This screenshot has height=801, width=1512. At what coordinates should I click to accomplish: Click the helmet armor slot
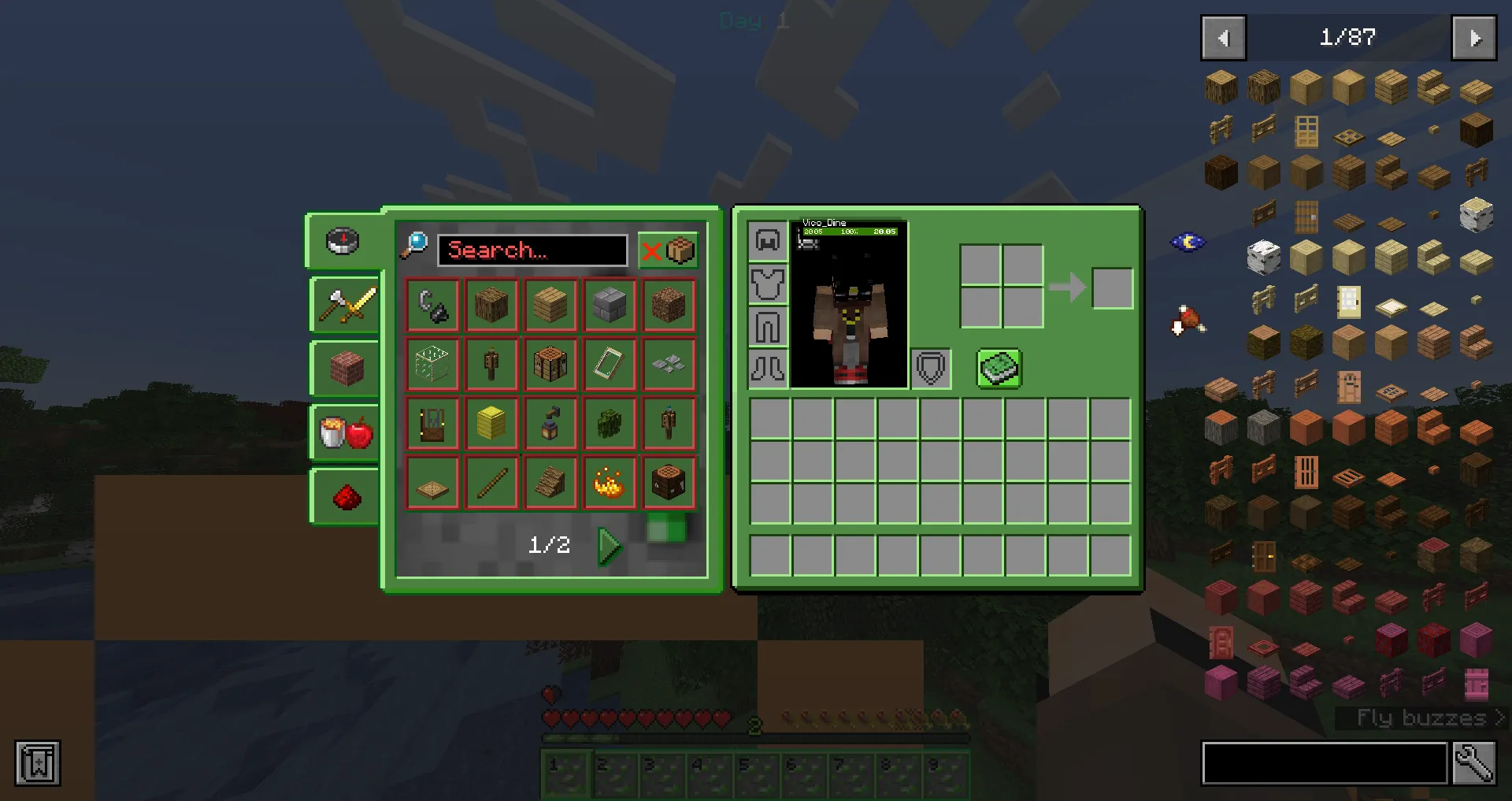[768, 240]
